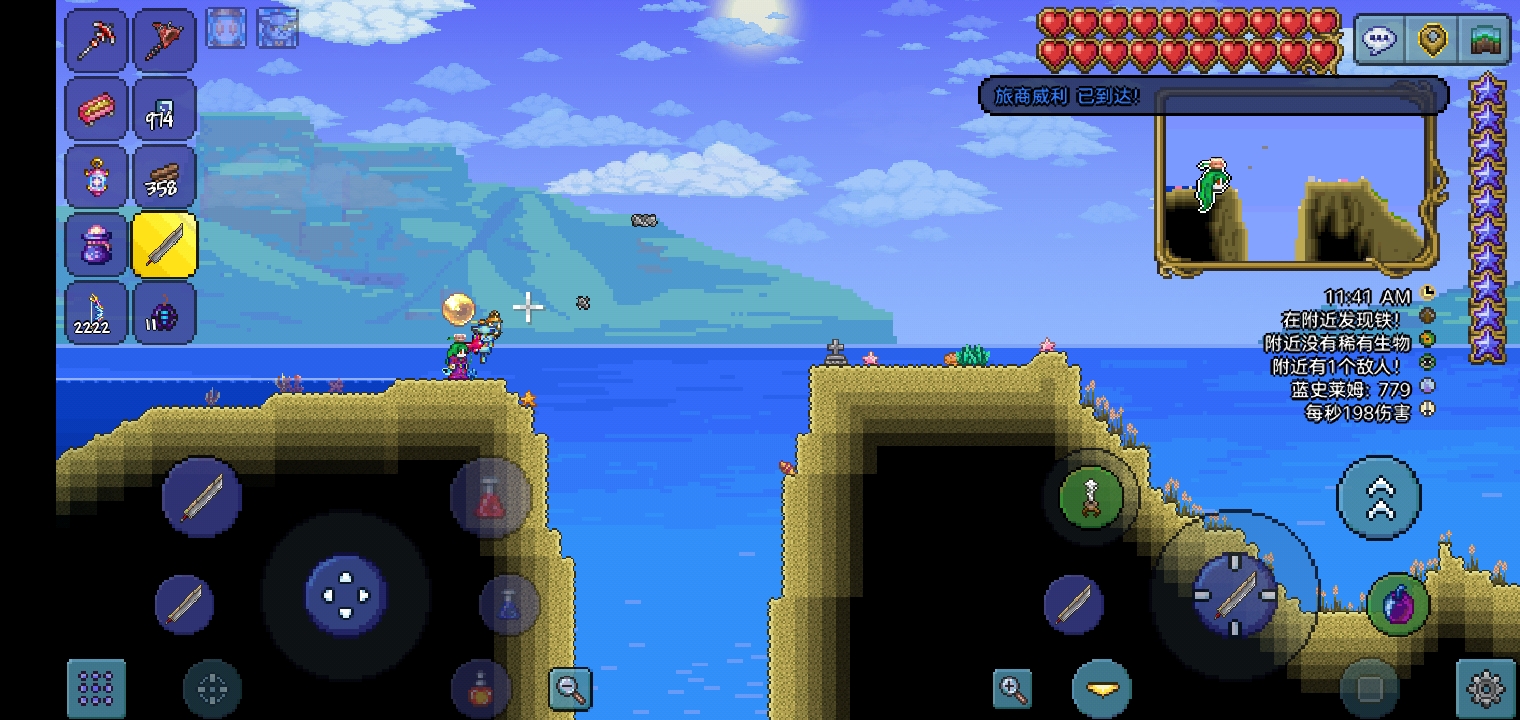This screenshot has height=720, width=1520.
Task: Choose the wood stack of 358
Action: [164, 177]
